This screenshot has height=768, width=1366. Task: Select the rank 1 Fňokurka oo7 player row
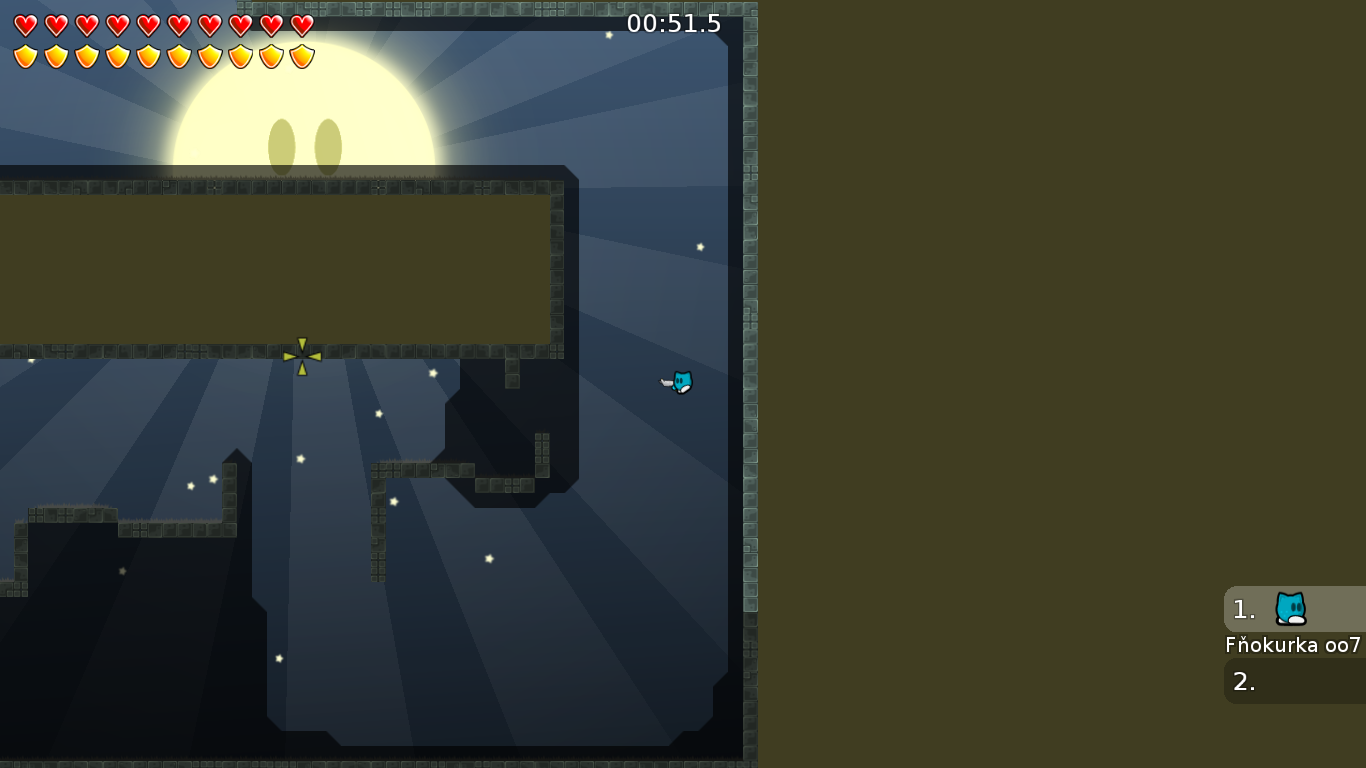(x=1294, y=609)
